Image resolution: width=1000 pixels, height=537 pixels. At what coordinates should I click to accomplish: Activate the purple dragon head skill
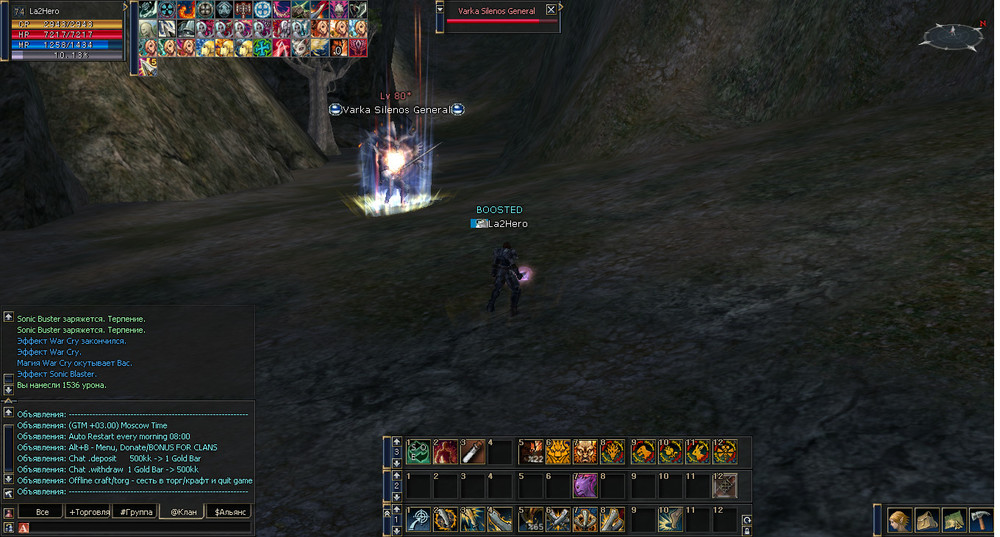tap(584, 486)
